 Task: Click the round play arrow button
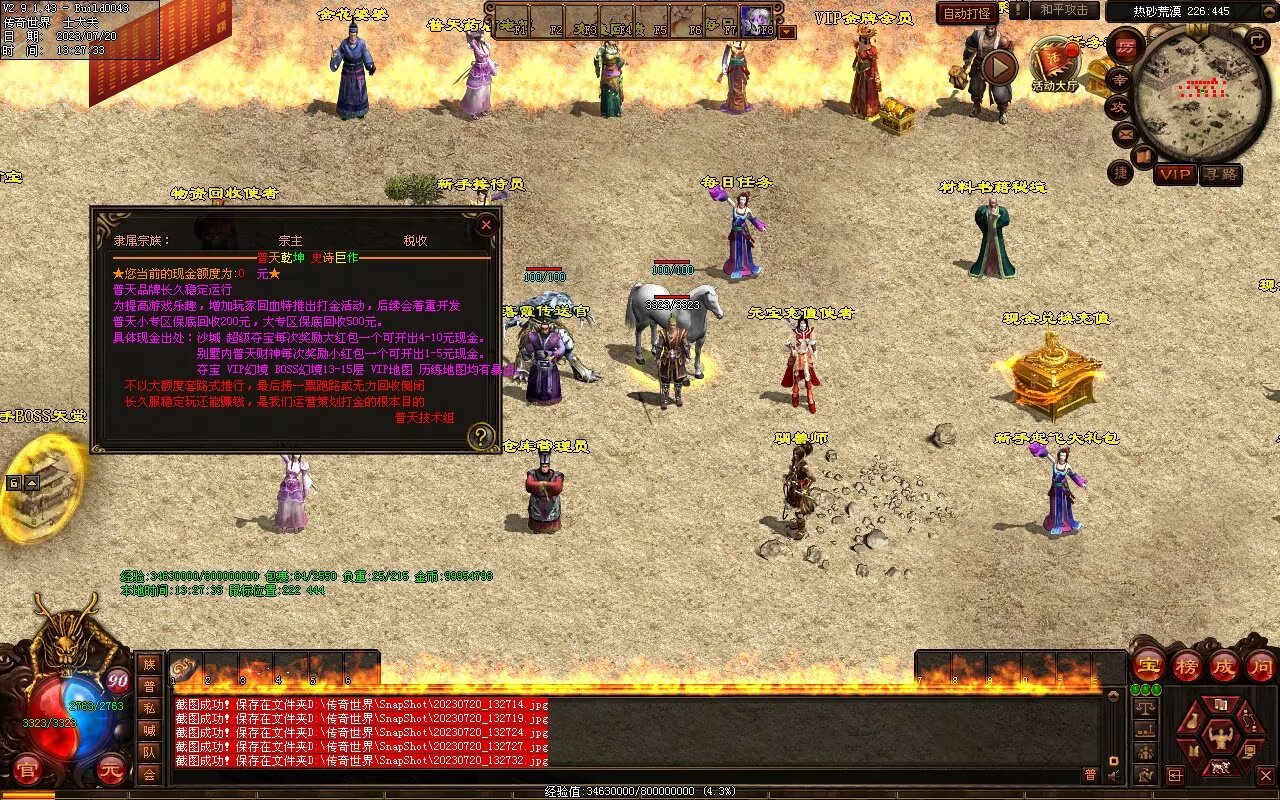998,67
